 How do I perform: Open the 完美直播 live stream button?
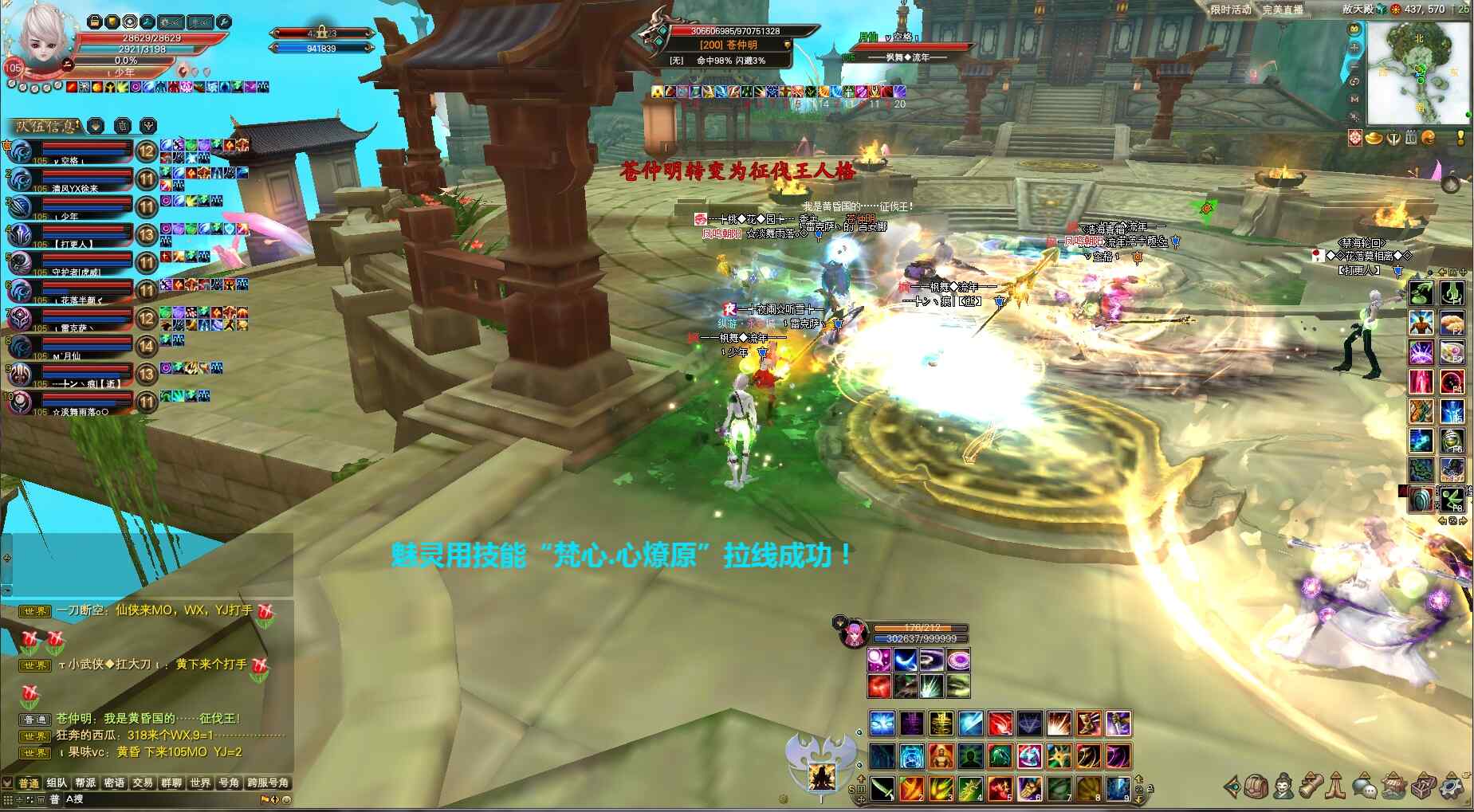pos(1283,10)
